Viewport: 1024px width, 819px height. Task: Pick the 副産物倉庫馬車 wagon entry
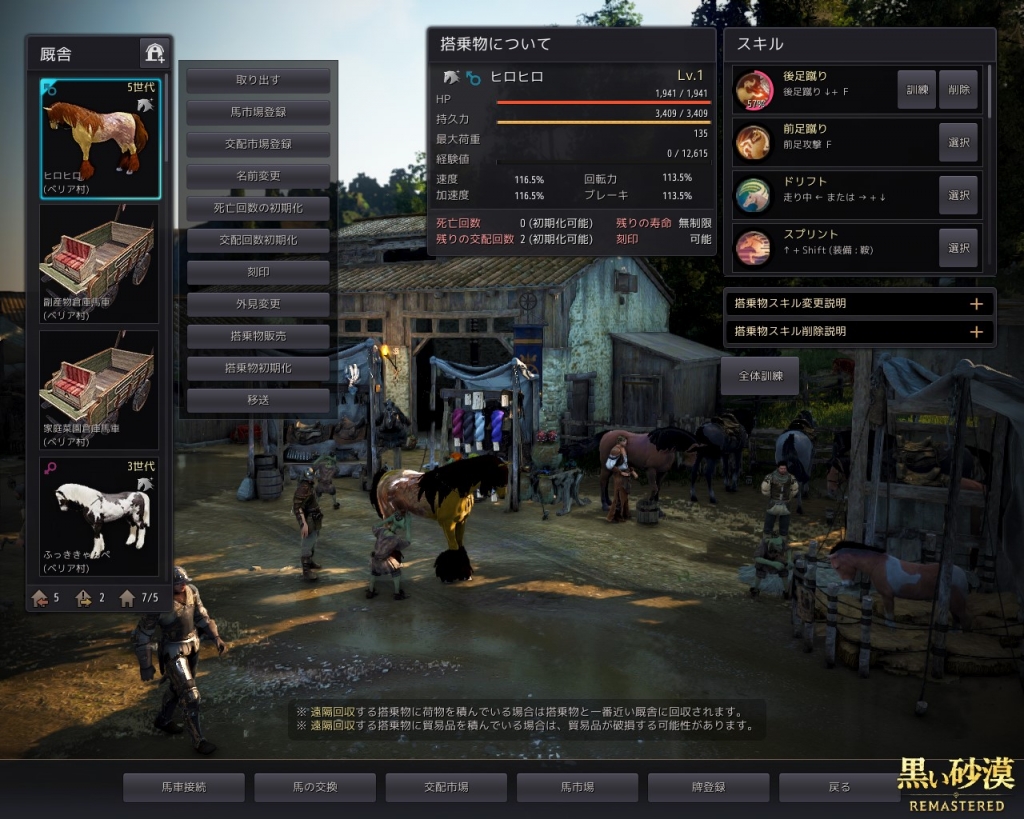(99, 264)
